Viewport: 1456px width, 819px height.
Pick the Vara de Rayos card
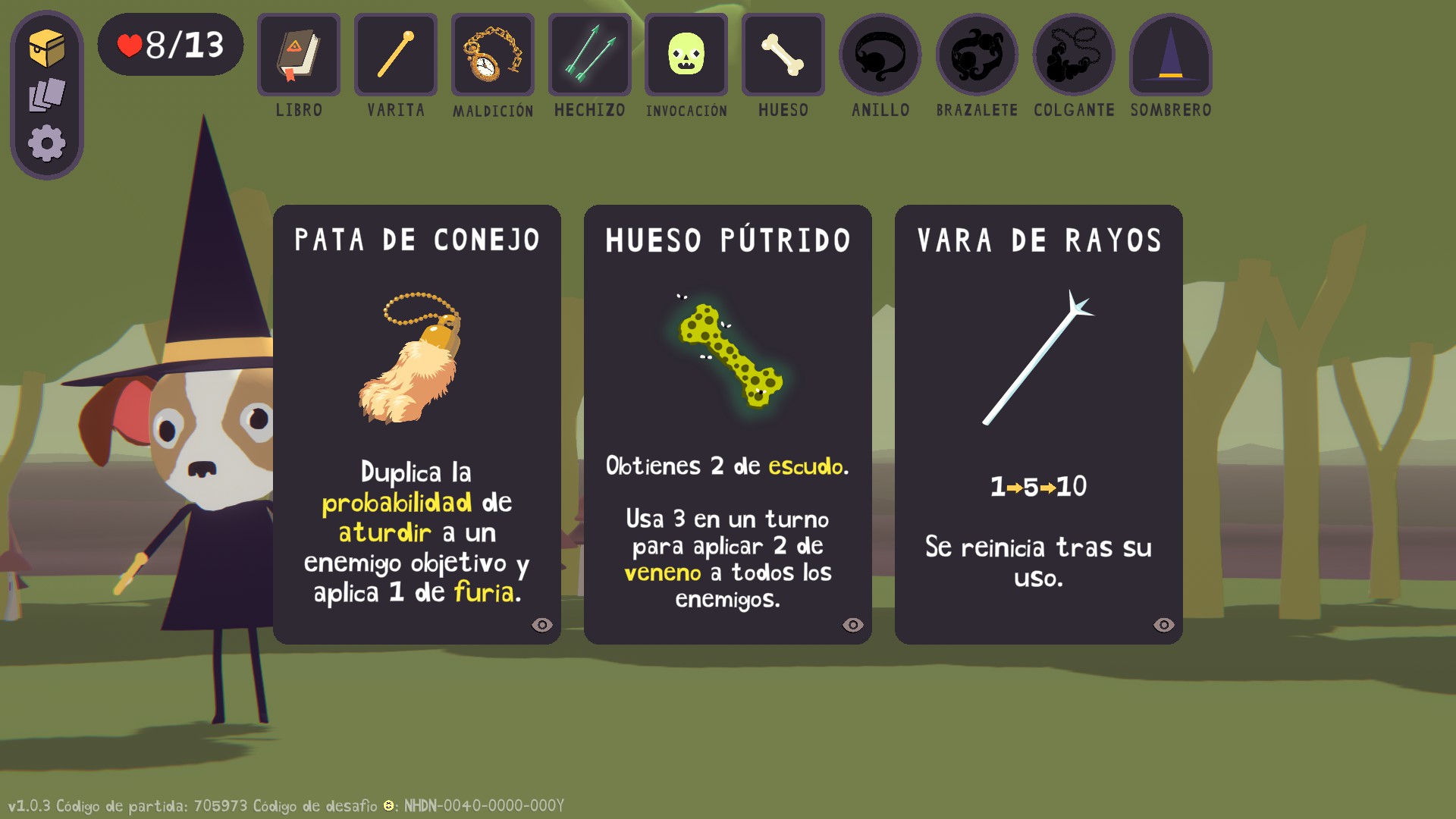pyautogui.click(x=1038, y=423)
